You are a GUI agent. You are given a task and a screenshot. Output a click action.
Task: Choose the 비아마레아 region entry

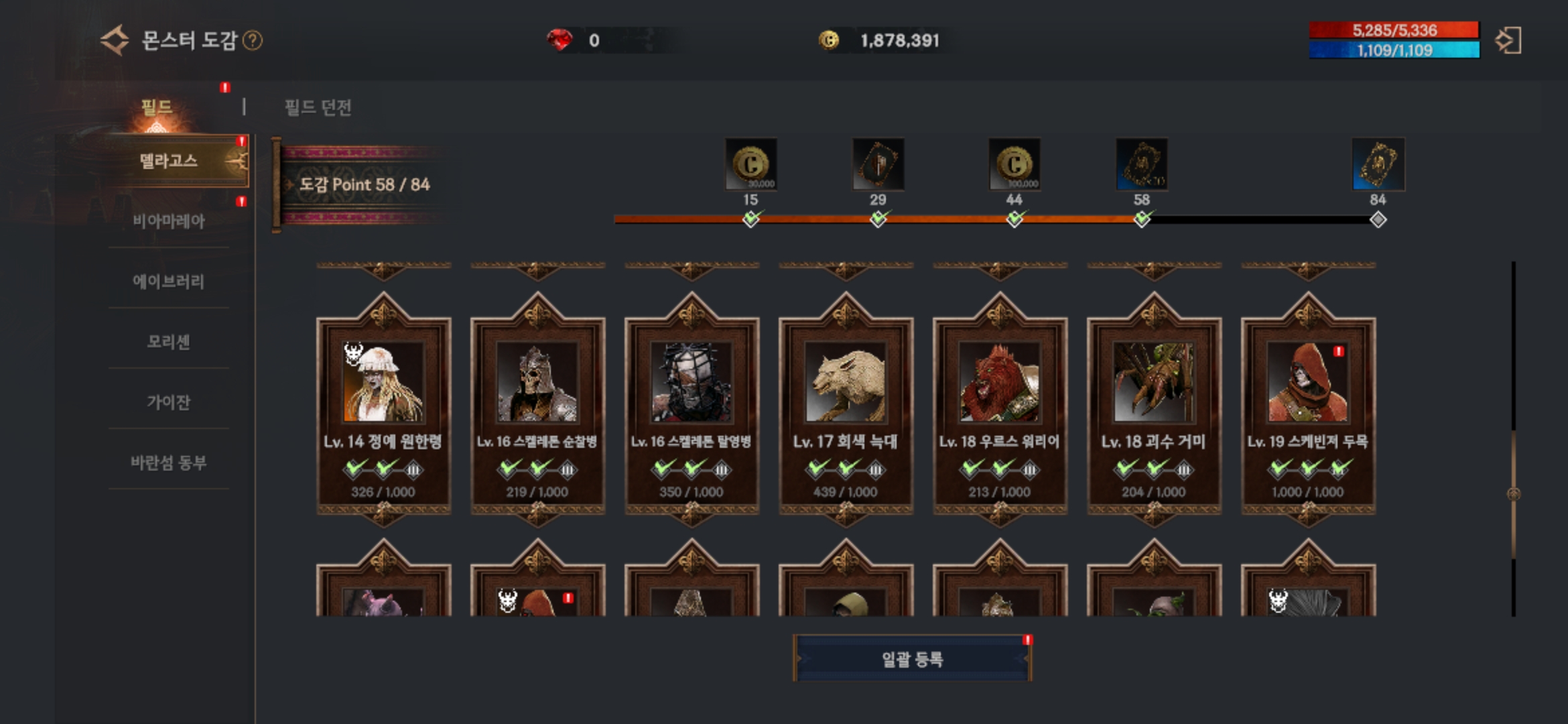click(x=169, y=221)
